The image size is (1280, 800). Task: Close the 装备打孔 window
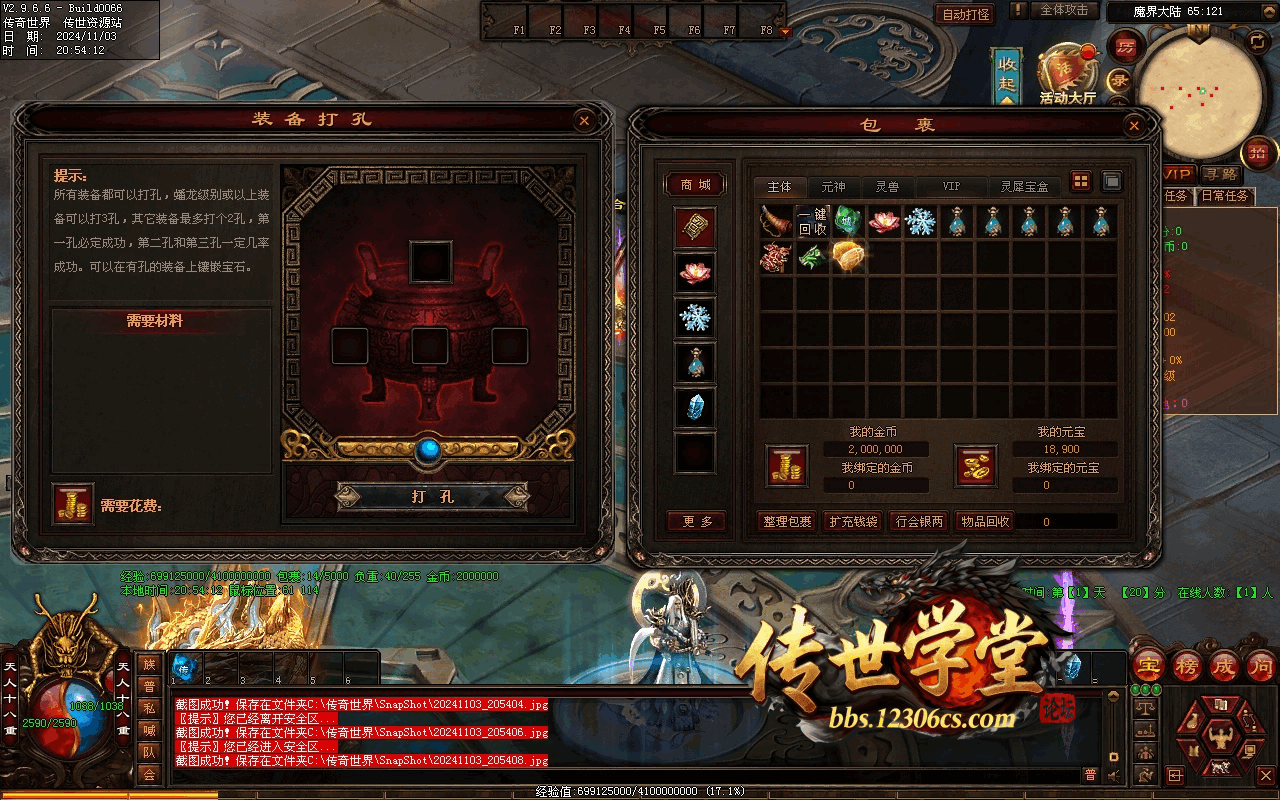point(584,121)
